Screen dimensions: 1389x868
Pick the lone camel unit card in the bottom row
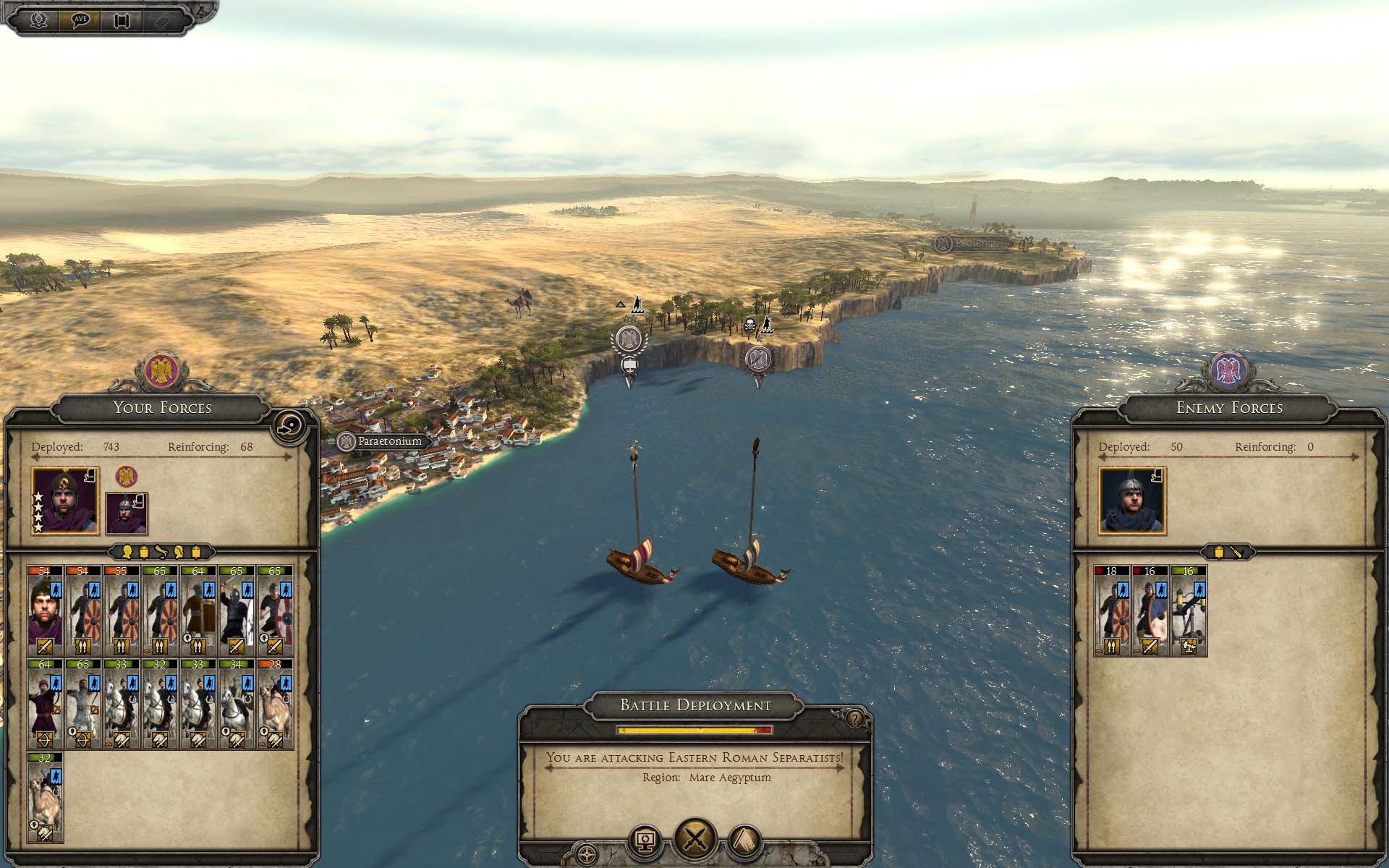click(45, 797)
